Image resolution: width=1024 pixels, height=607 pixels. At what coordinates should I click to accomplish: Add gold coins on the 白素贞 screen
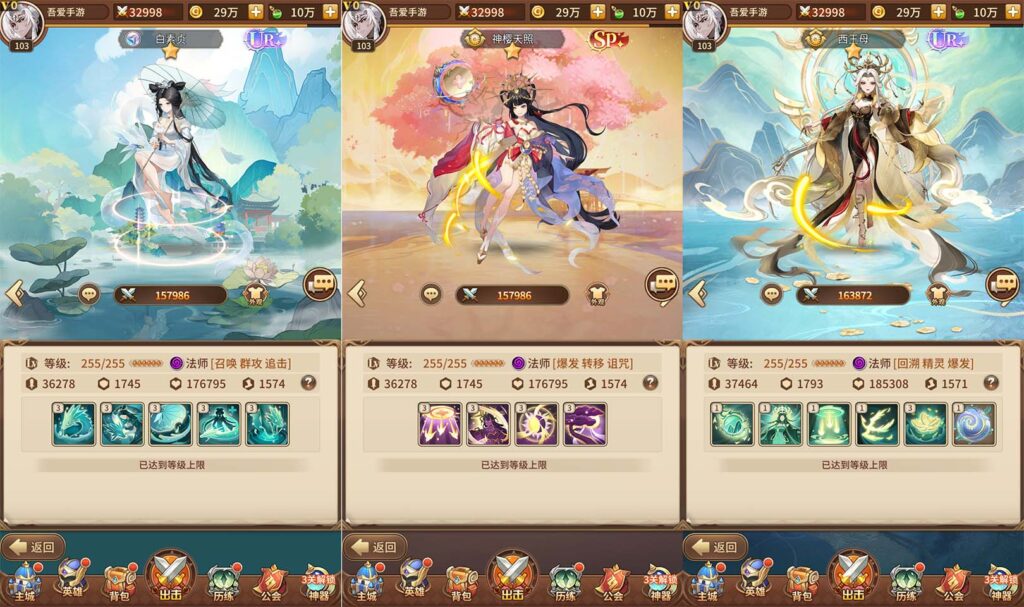pyautogui.click(x=255, y=12)
